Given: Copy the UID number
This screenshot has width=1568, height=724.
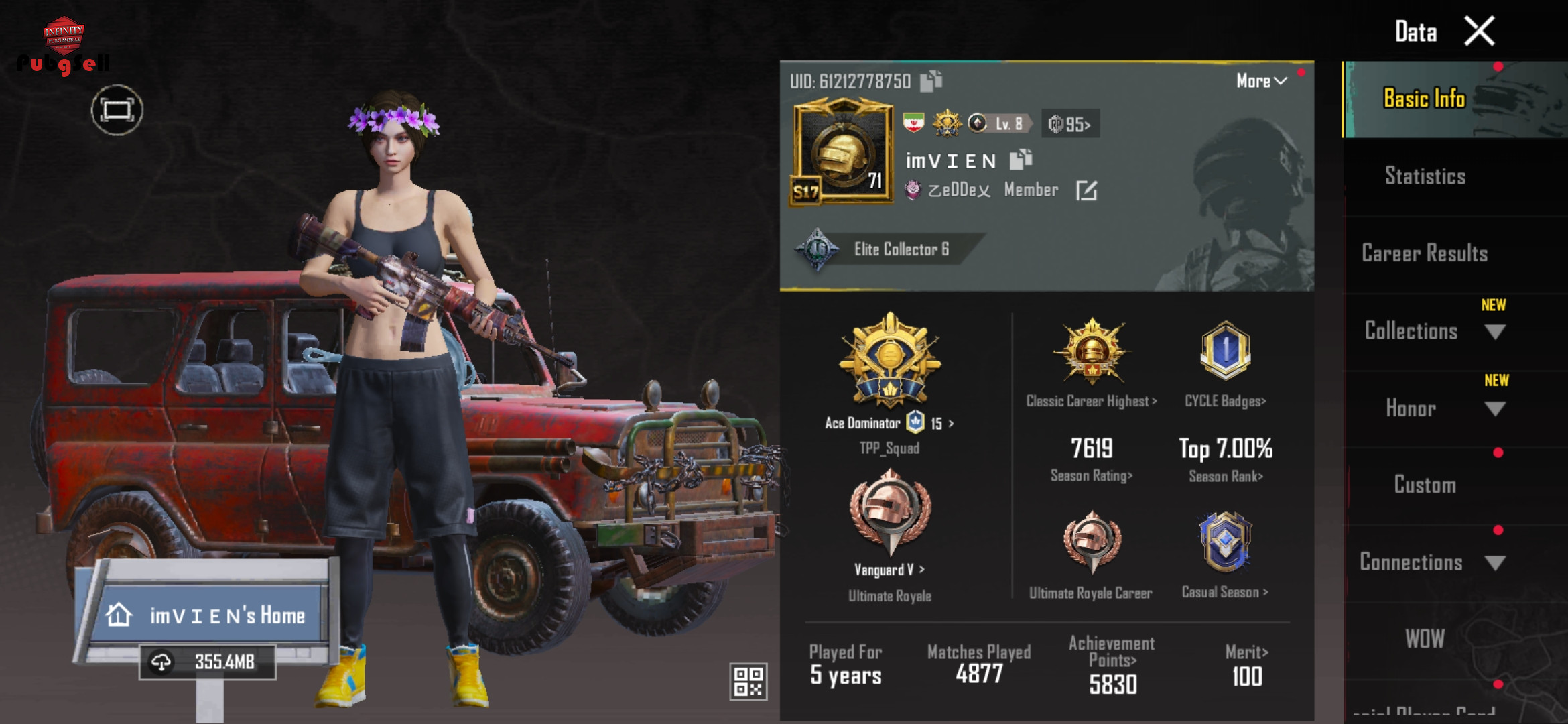Looking at the screenshot, I should tap(931, 81).
